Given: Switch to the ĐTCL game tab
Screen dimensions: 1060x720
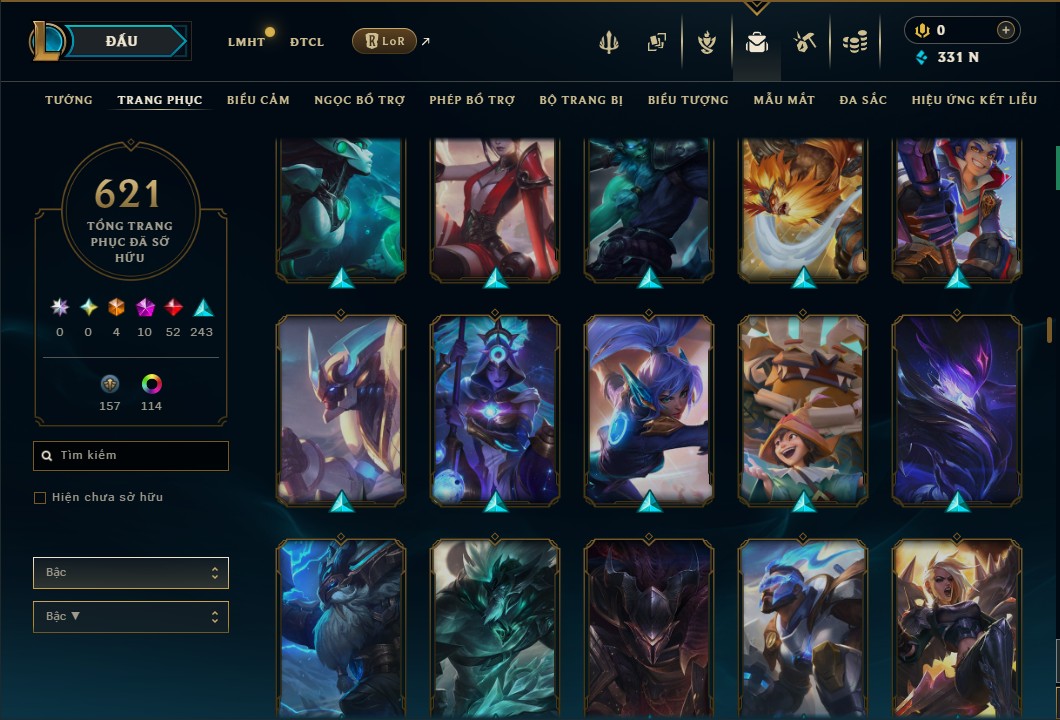Looking at the screenshot, I should [307, 42].
